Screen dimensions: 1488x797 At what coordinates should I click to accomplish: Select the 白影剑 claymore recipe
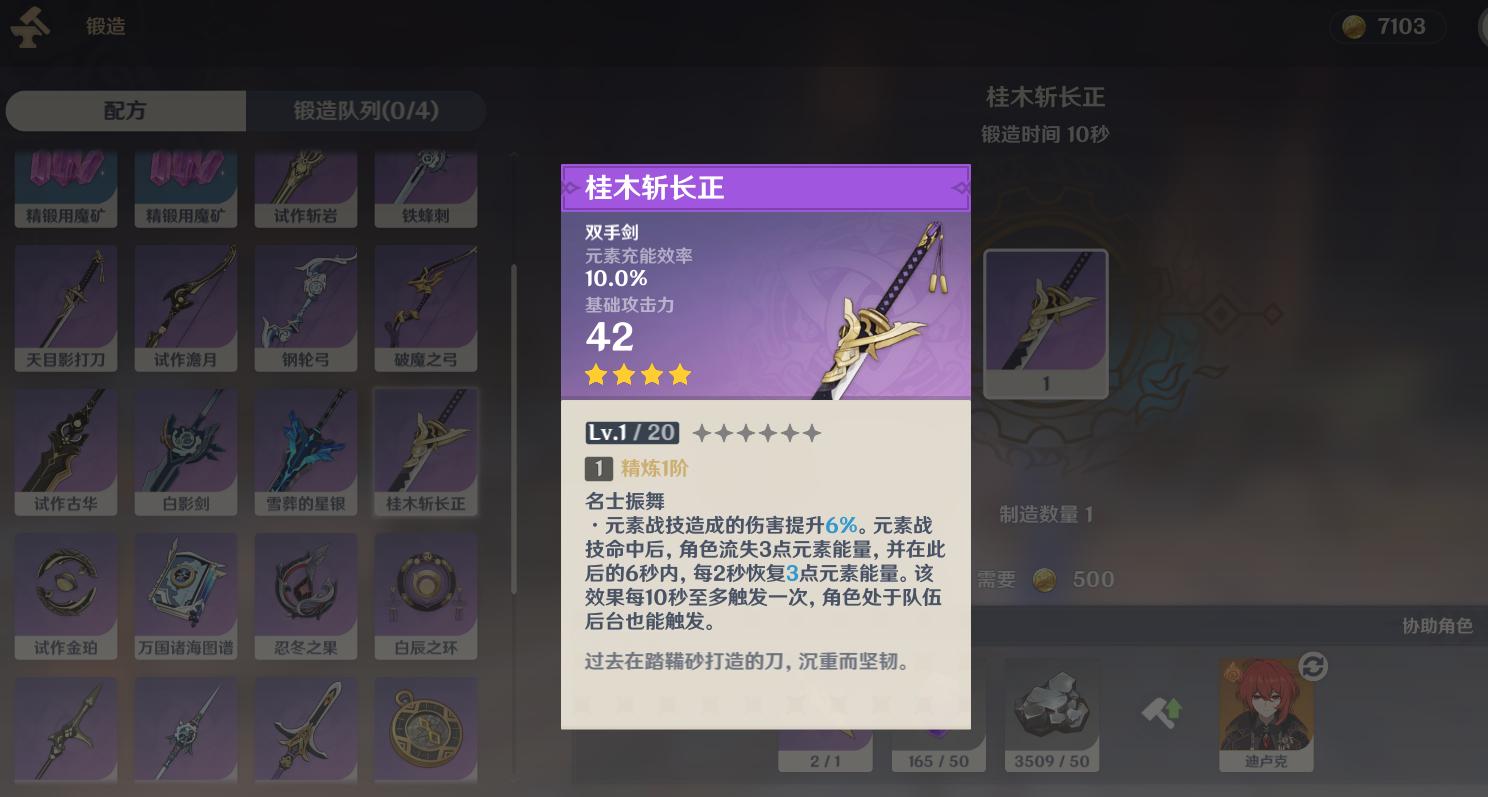tap(186, 450)
